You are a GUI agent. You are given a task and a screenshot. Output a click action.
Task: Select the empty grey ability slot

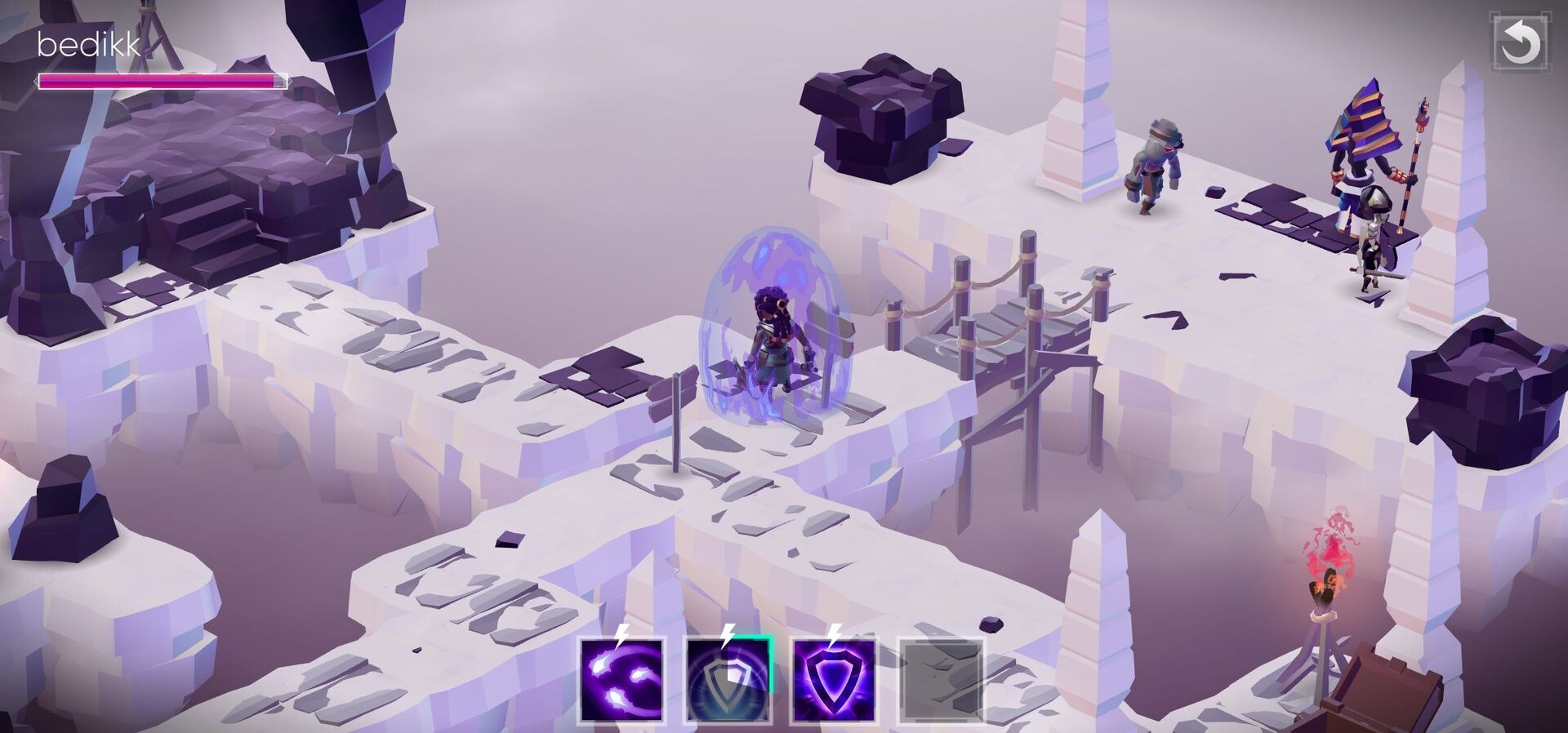940,681
